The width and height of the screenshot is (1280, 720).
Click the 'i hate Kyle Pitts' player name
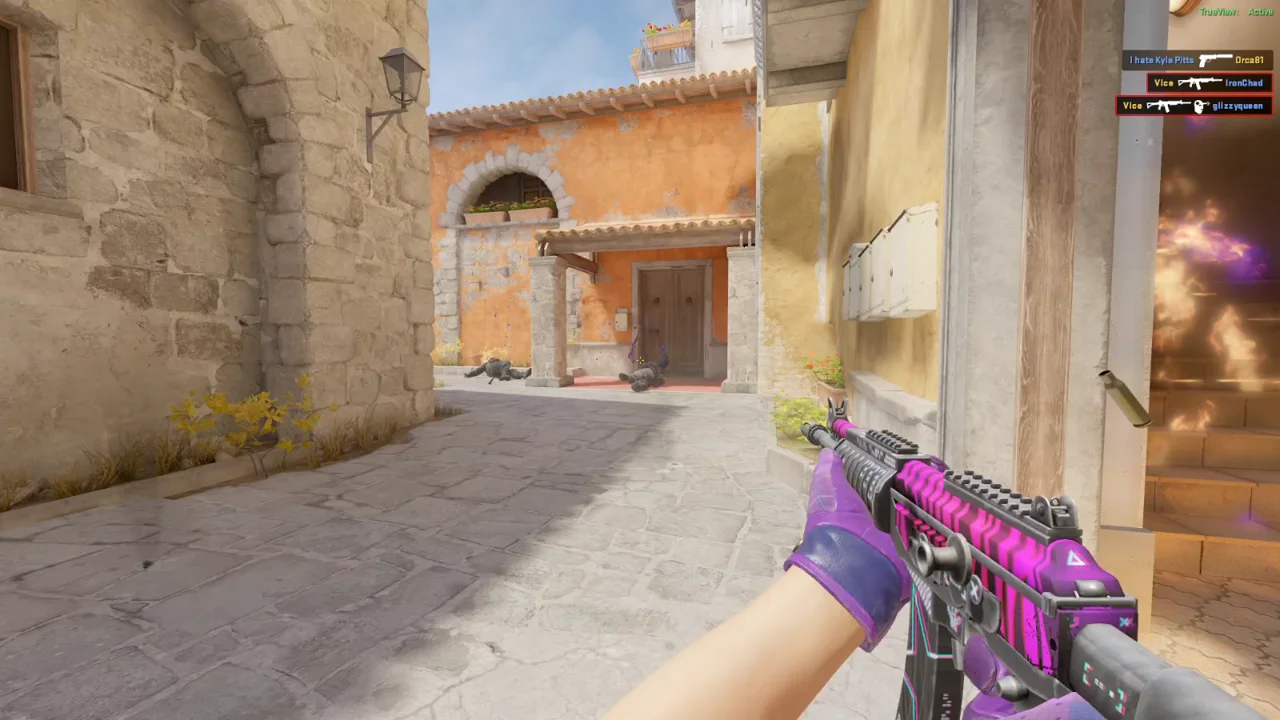(x=1162, y=60)
